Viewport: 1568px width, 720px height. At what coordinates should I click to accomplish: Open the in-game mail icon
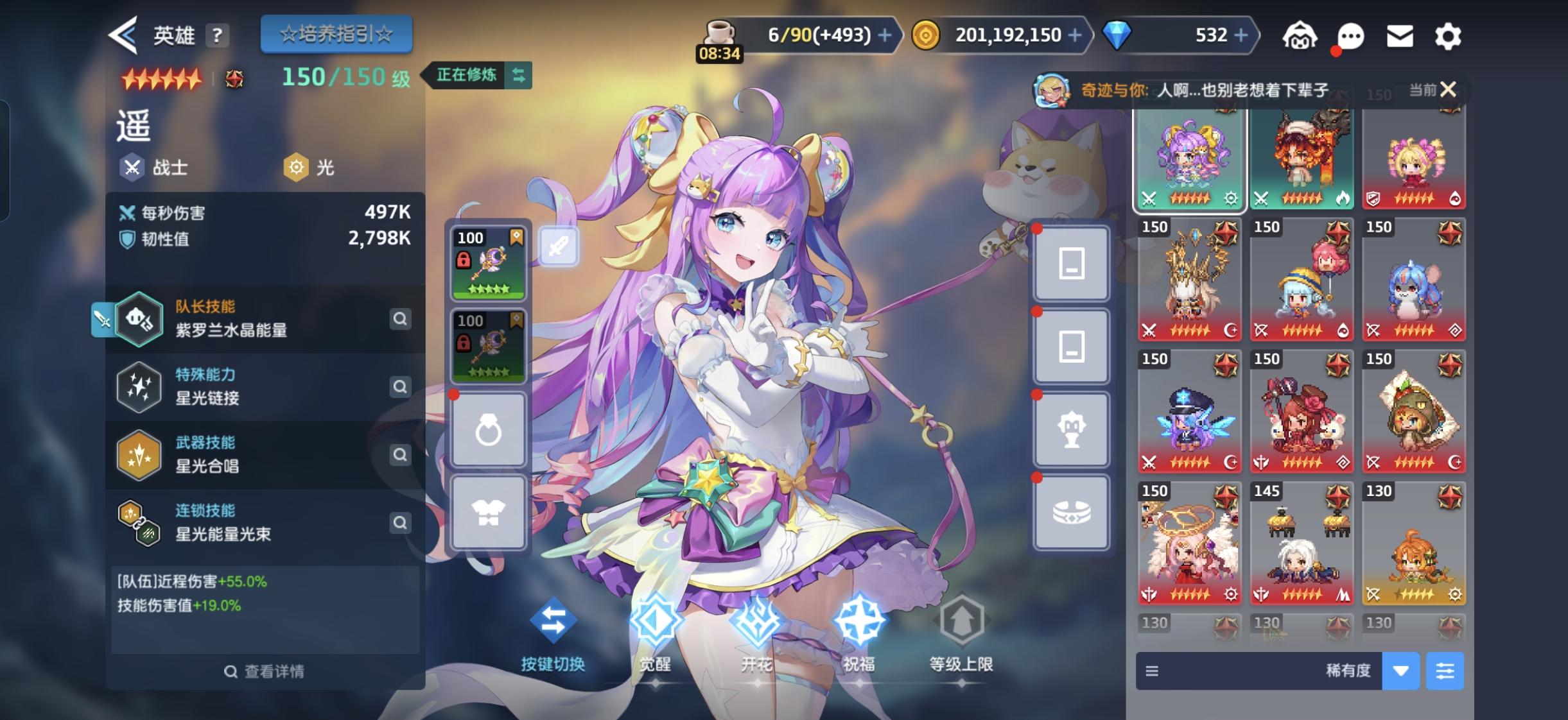tap(1400, 37)
